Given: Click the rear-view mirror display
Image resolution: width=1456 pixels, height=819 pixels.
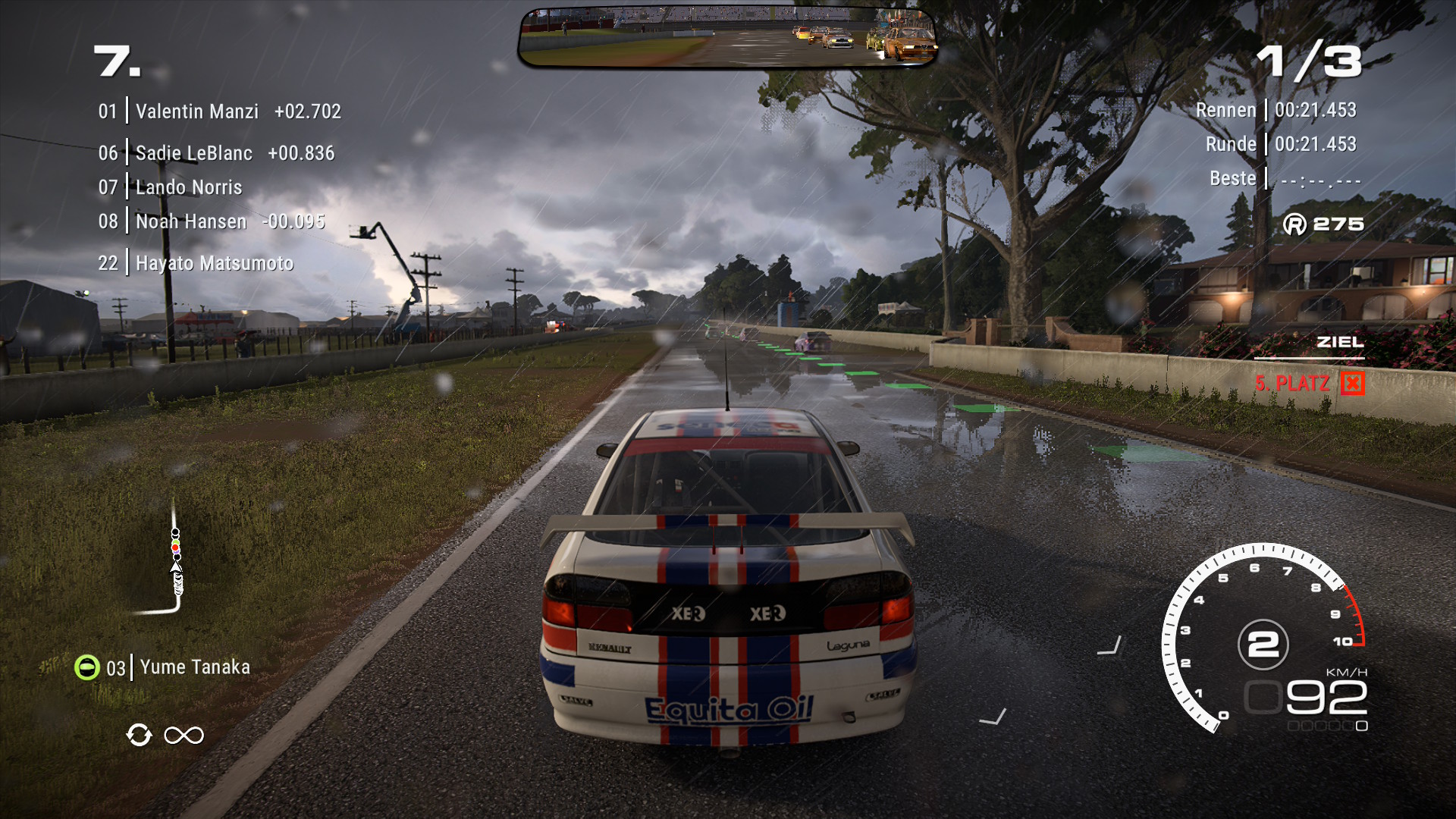Looking at the screenshot, I should coord(727,38).
